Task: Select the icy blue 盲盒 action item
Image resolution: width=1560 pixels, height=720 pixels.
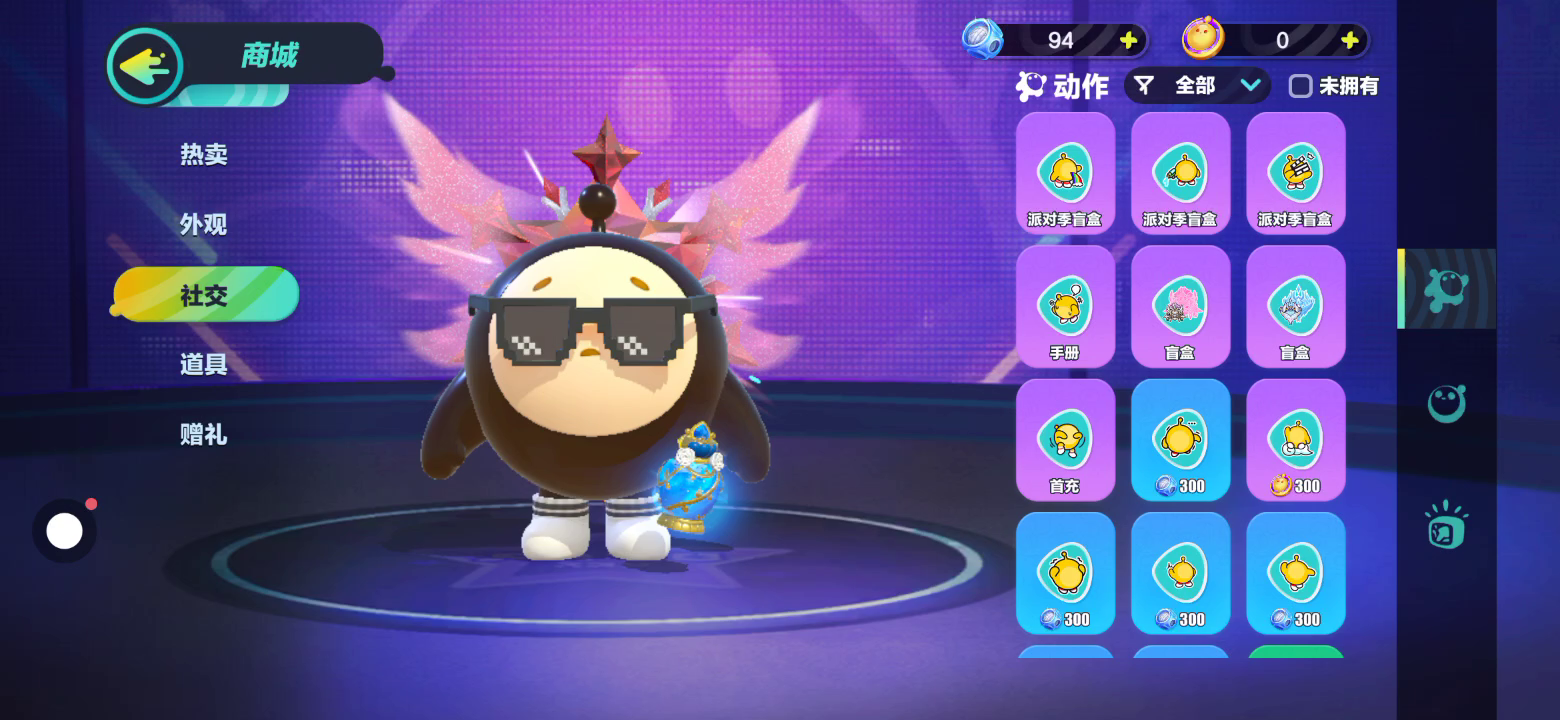Action: coord(1295,307)
